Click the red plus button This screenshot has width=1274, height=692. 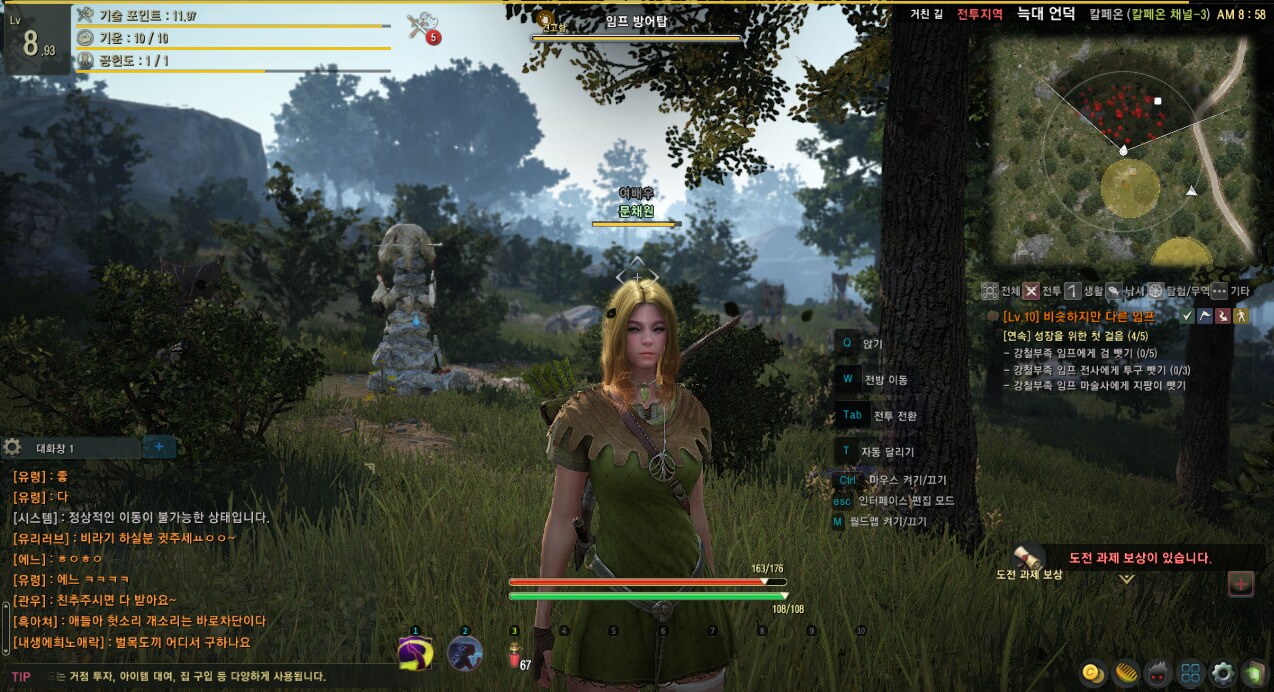pos(1240,583)
